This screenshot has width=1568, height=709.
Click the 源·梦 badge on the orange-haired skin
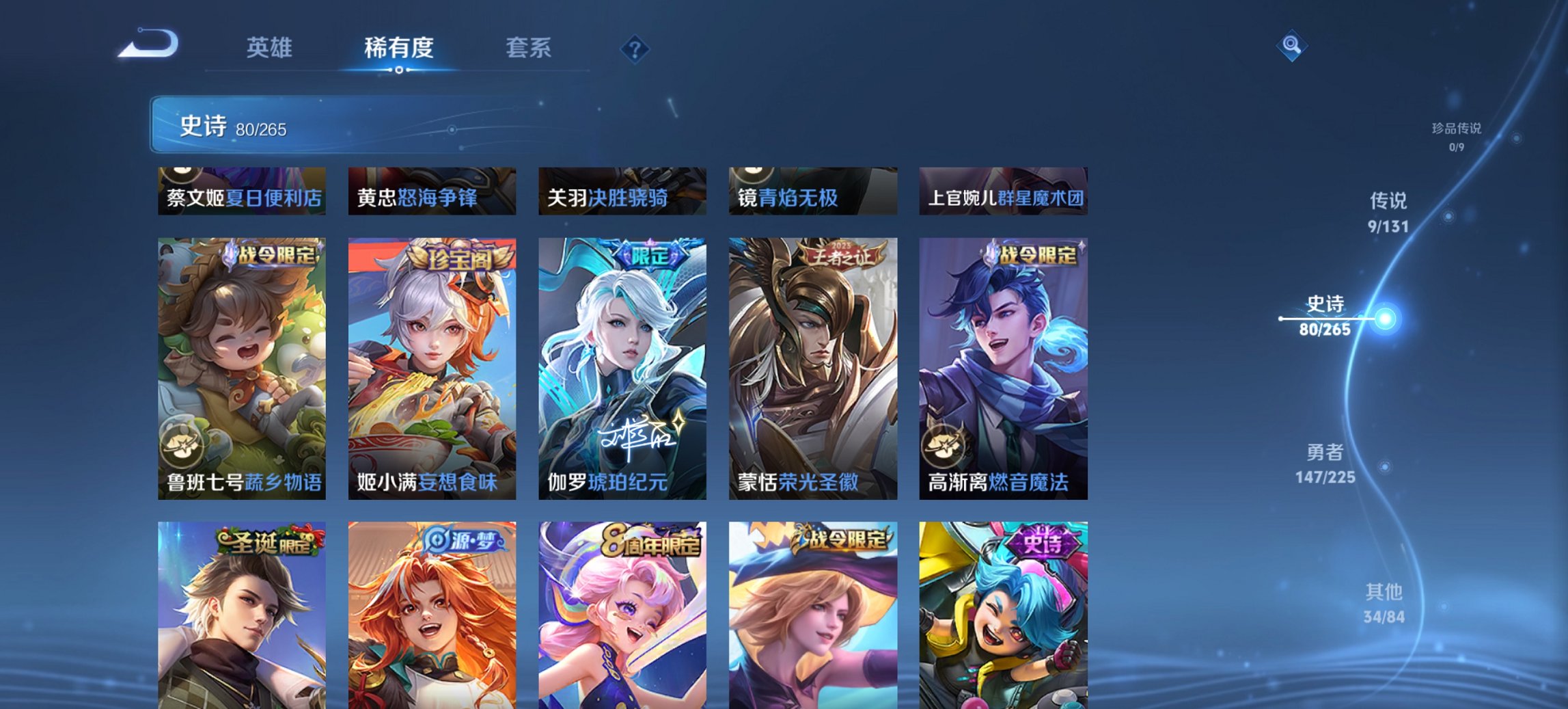(x=462, y=540)
